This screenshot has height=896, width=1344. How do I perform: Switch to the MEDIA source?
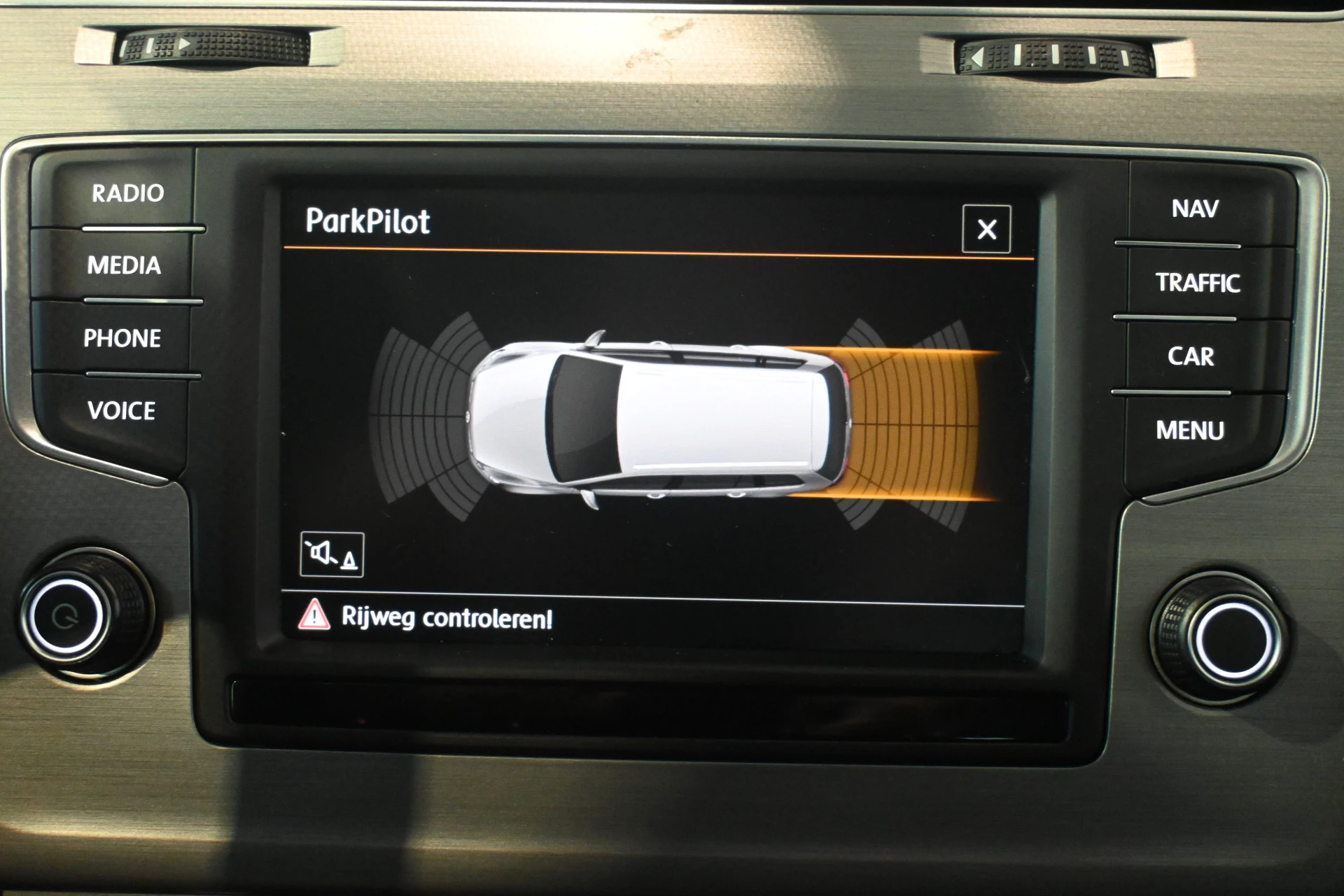(124, 265)
